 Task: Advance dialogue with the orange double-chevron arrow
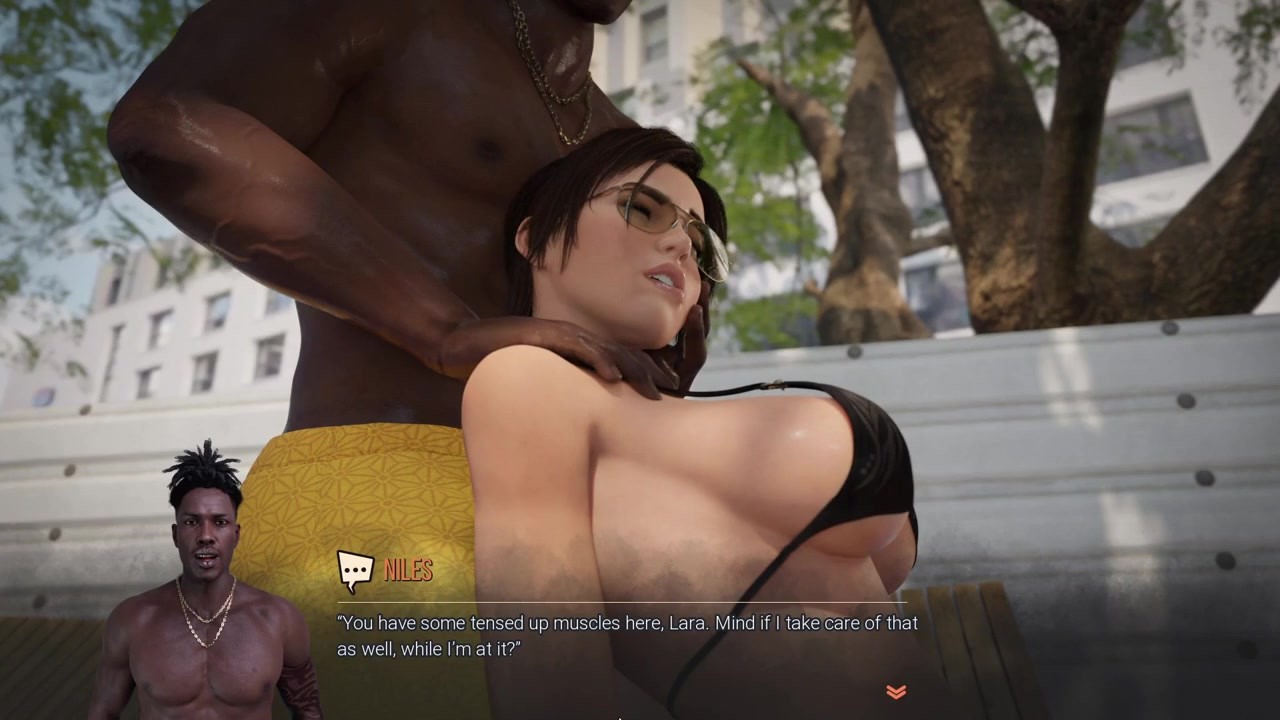pyautogui.click(x=895, y=691)
